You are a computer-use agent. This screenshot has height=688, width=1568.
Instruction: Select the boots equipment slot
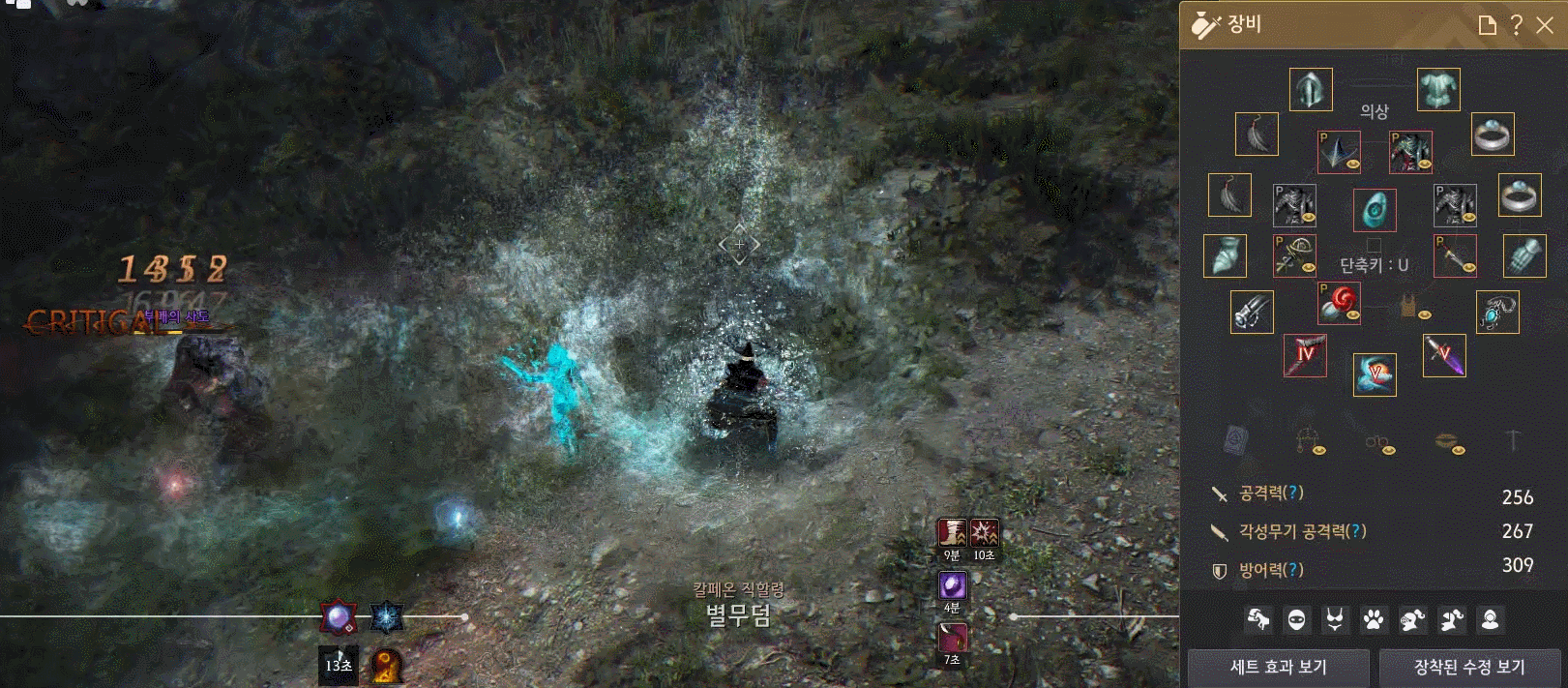coord(1225,256)
